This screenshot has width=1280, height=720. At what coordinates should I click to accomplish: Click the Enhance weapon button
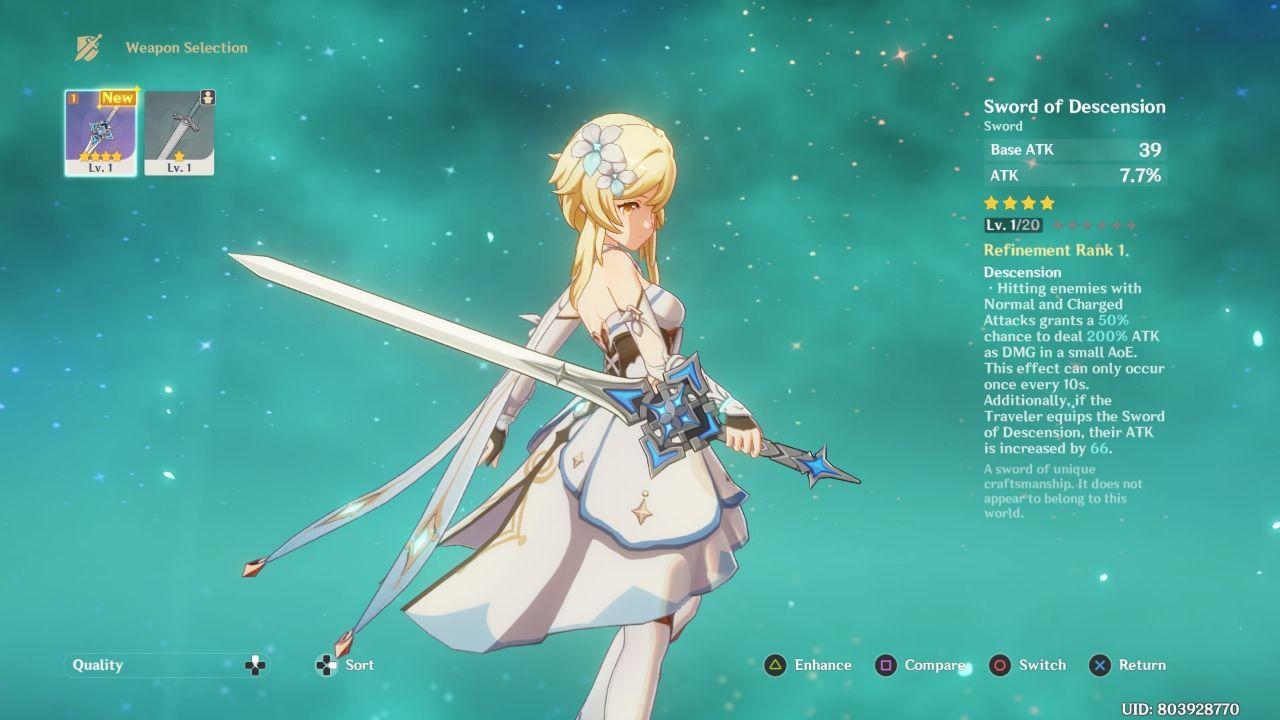tap(808, 665)
